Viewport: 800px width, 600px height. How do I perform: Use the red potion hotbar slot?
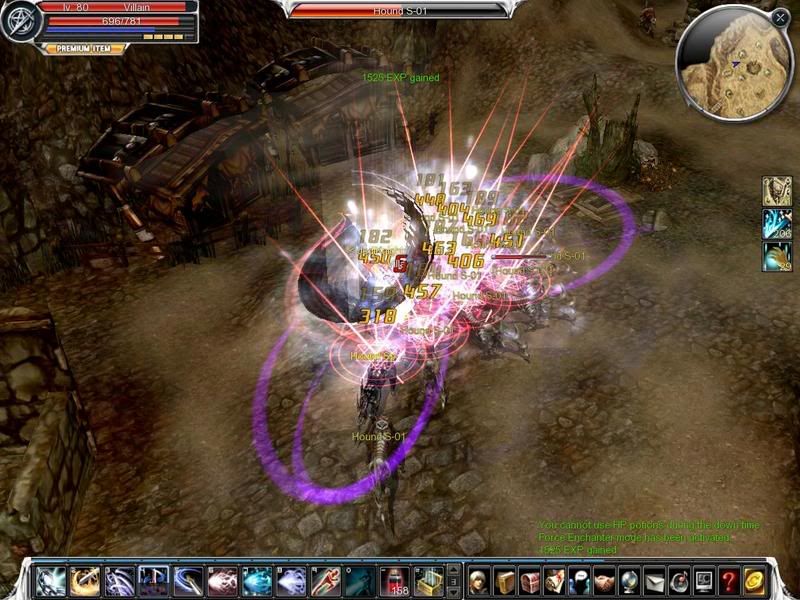[x=395, y=580]
